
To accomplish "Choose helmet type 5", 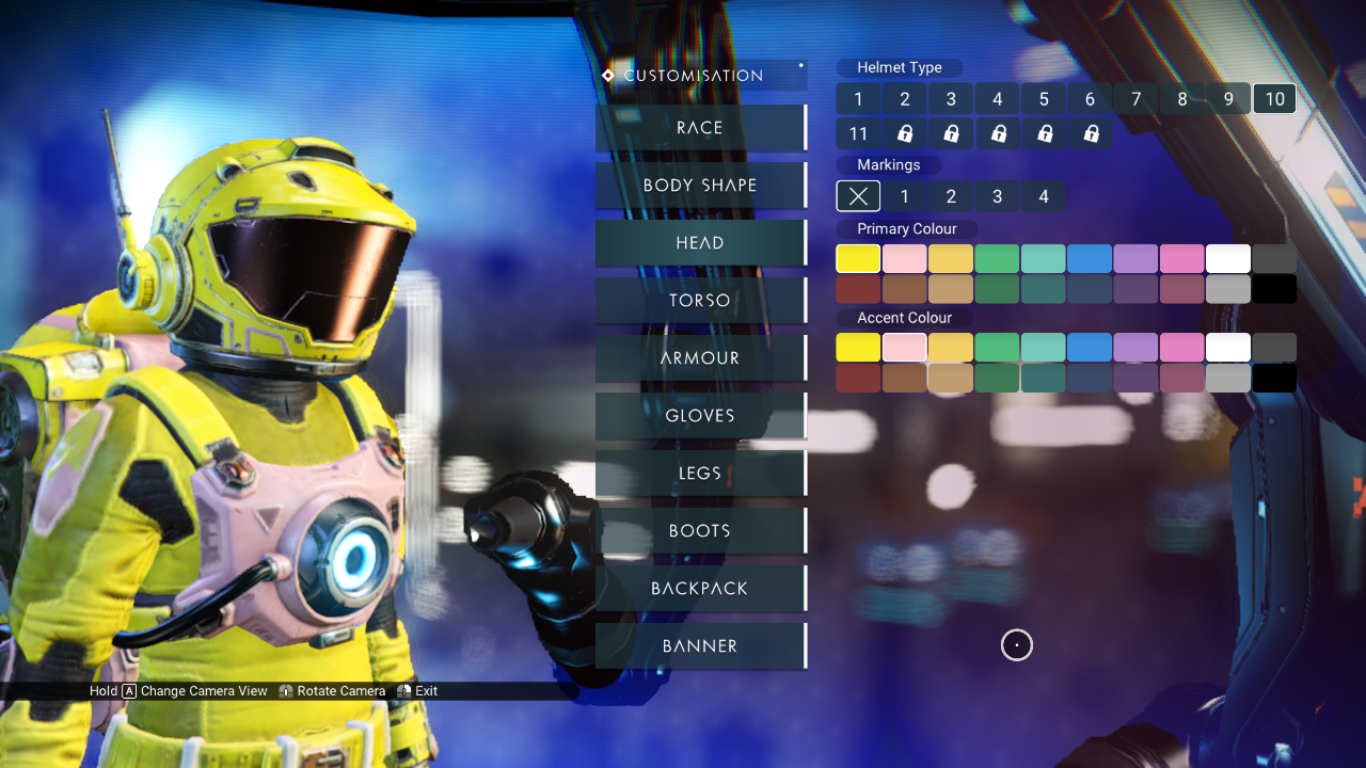I will click(x=1044, y=99).
